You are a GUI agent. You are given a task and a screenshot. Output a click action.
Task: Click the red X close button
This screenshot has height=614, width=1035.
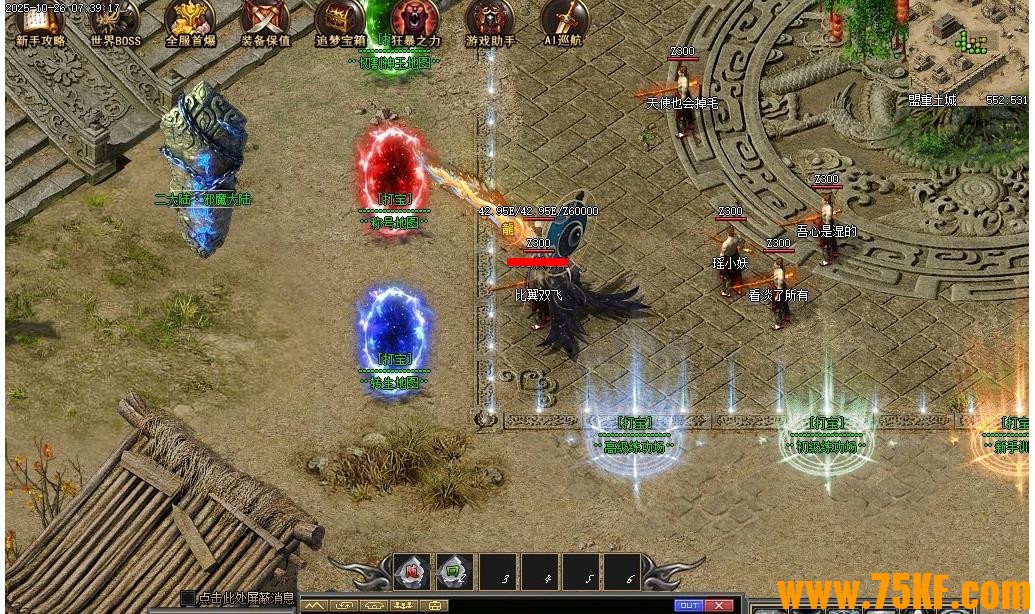pos(719,606)
